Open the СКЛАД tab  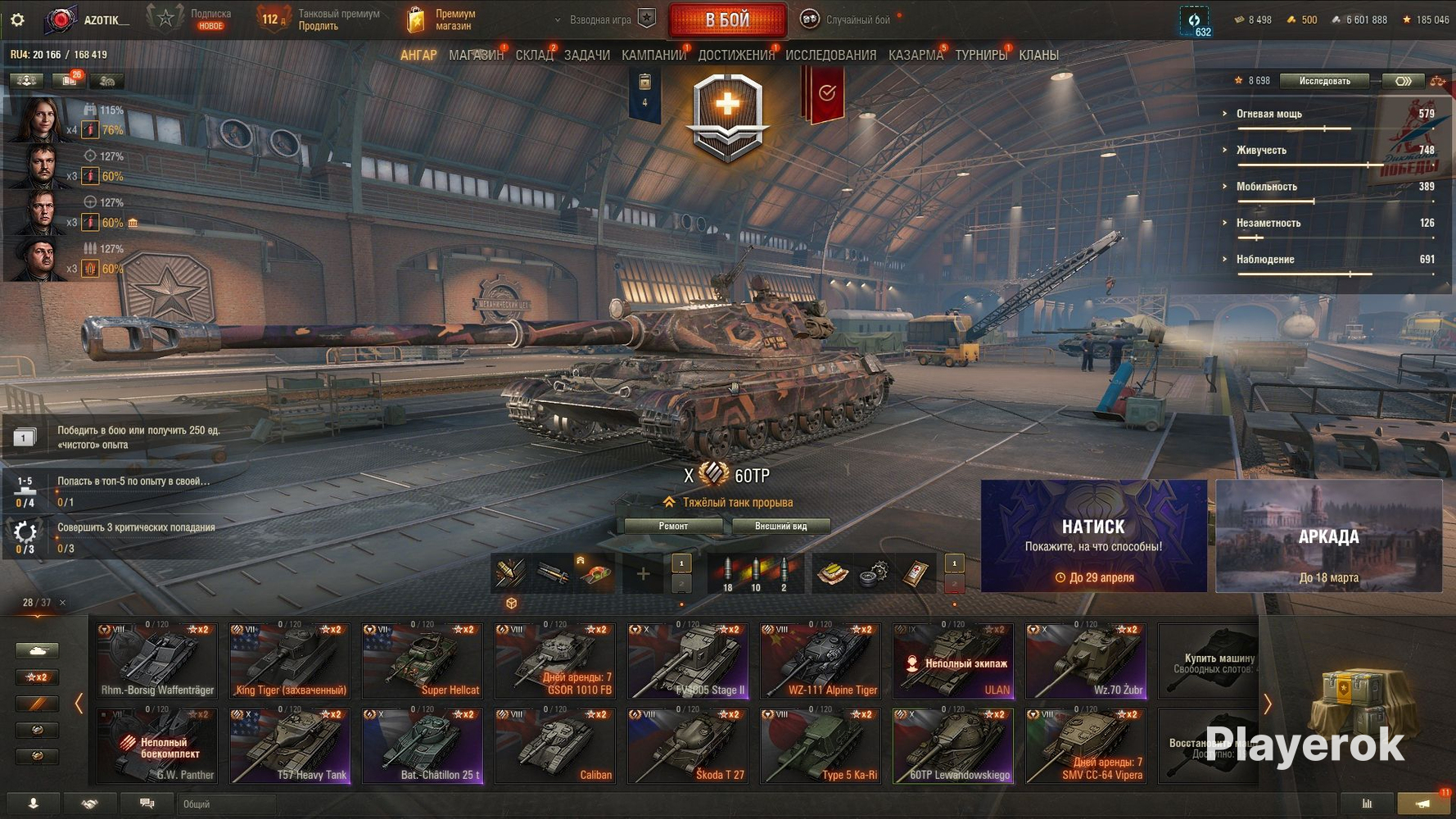(x=534, y=56)
